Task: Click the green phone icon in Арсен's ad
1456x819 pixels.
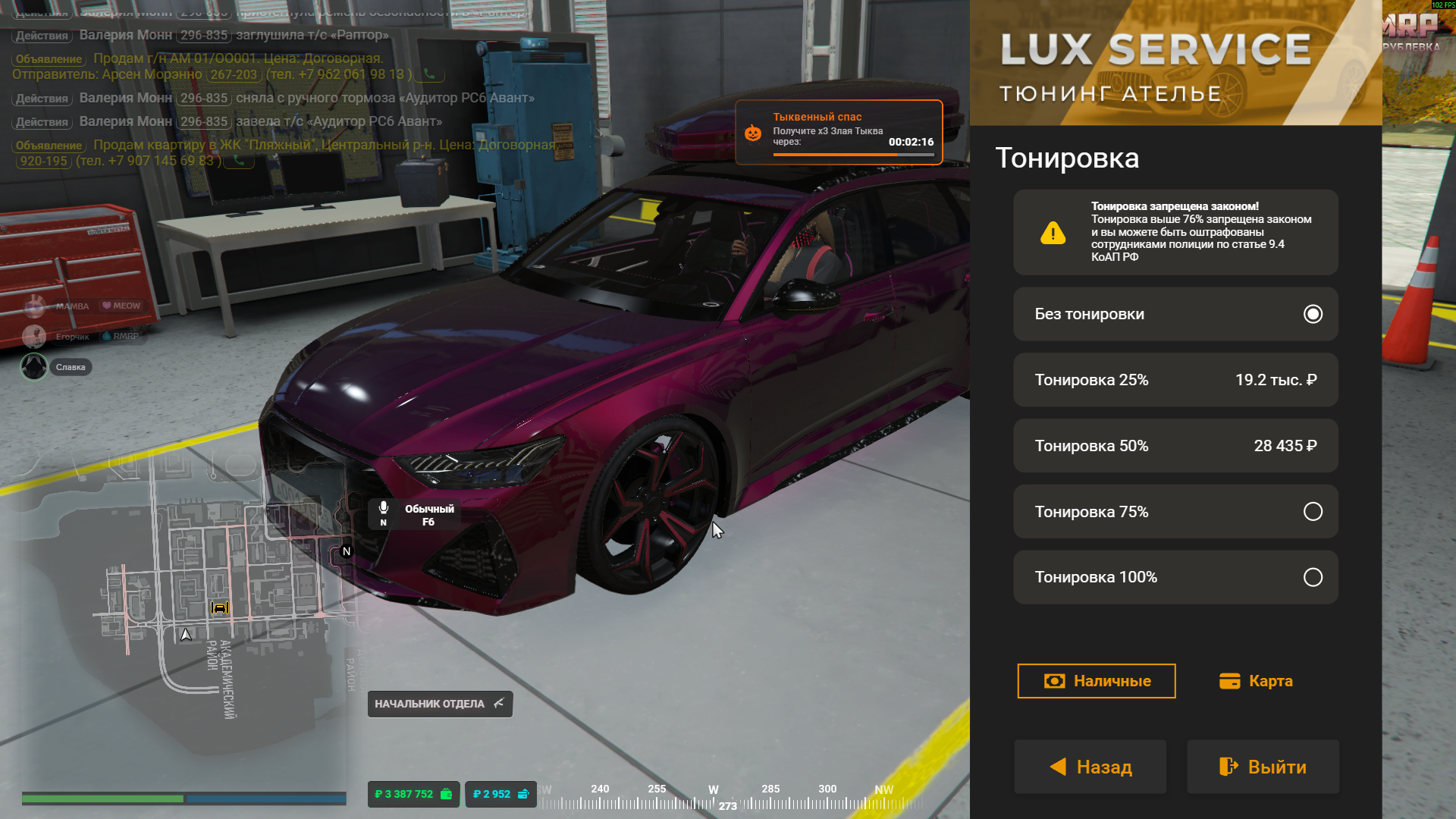Action: tap(429, 74)
